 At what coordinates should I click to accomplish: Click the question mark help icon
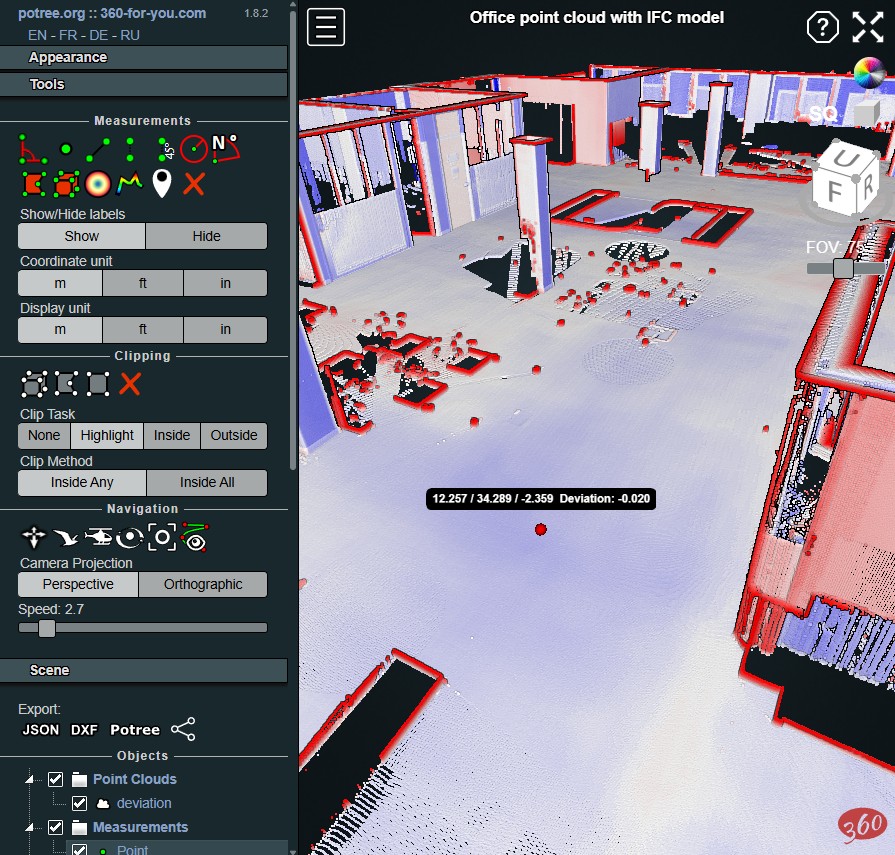822,27
